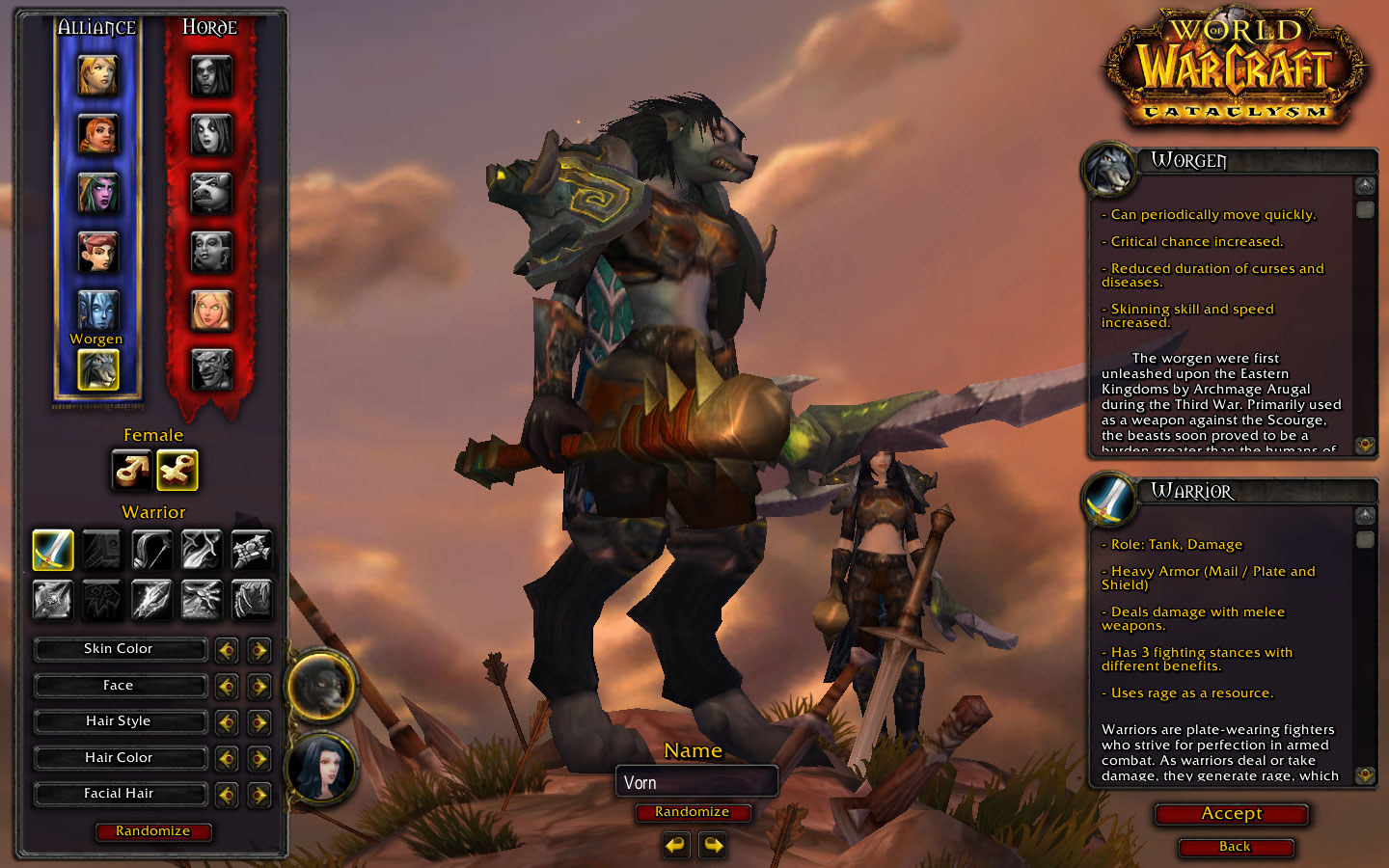Go to previous Face option

[227, 687]
